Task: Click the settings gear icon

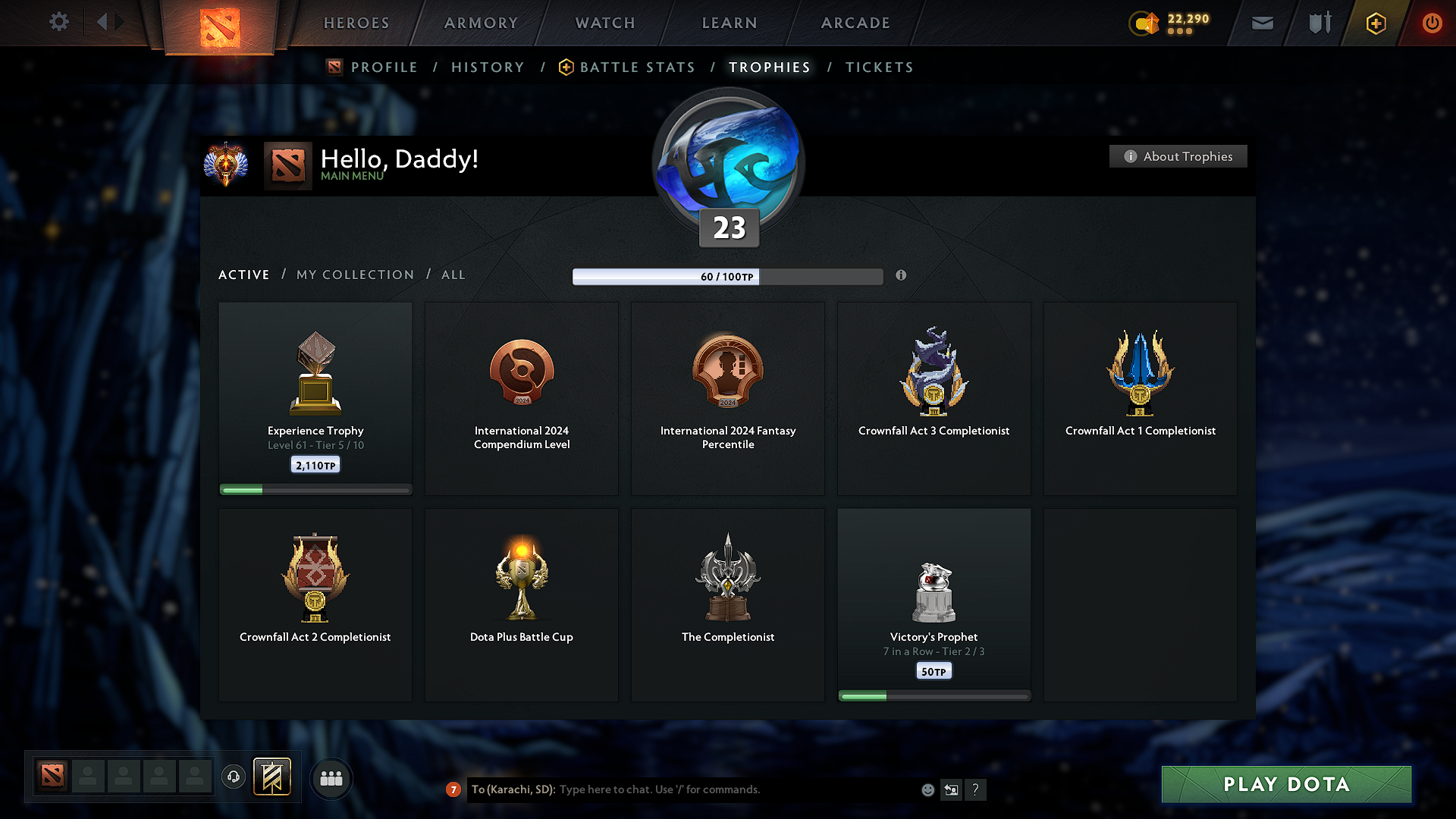Action: pos(59,22)
